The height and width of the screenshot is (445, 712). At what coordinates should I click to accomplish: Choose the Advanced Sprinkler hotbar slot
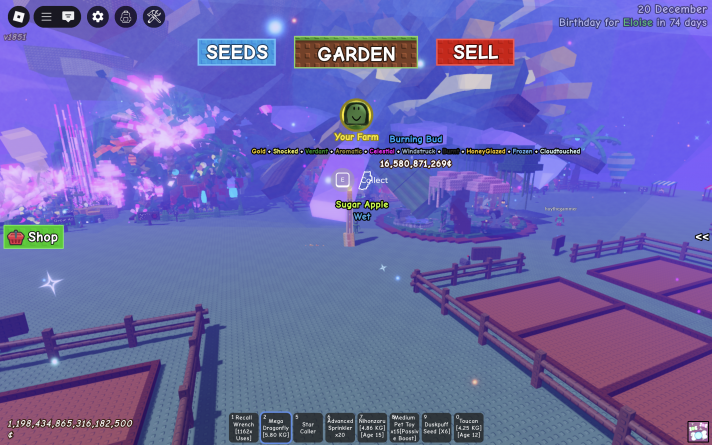(x=340, y=427)
